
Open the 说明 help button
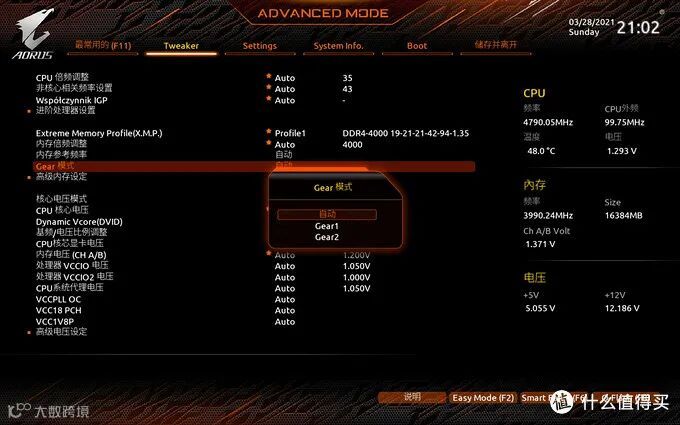point(412,398)
